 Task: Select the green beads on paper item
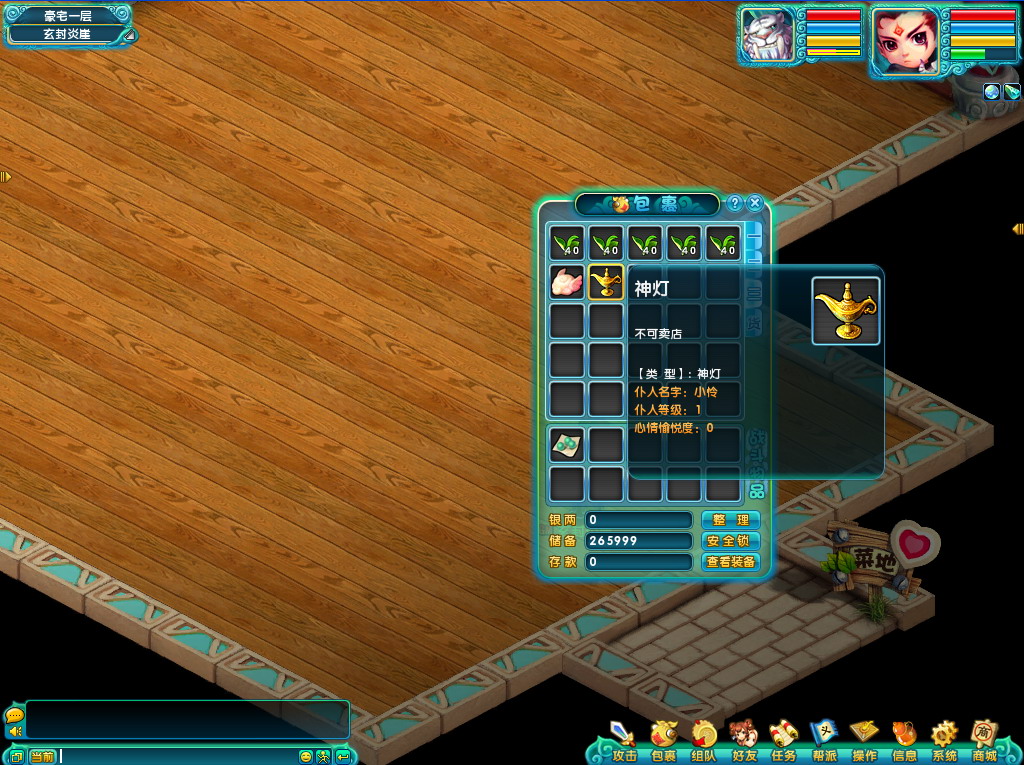[x=567, y=445]
